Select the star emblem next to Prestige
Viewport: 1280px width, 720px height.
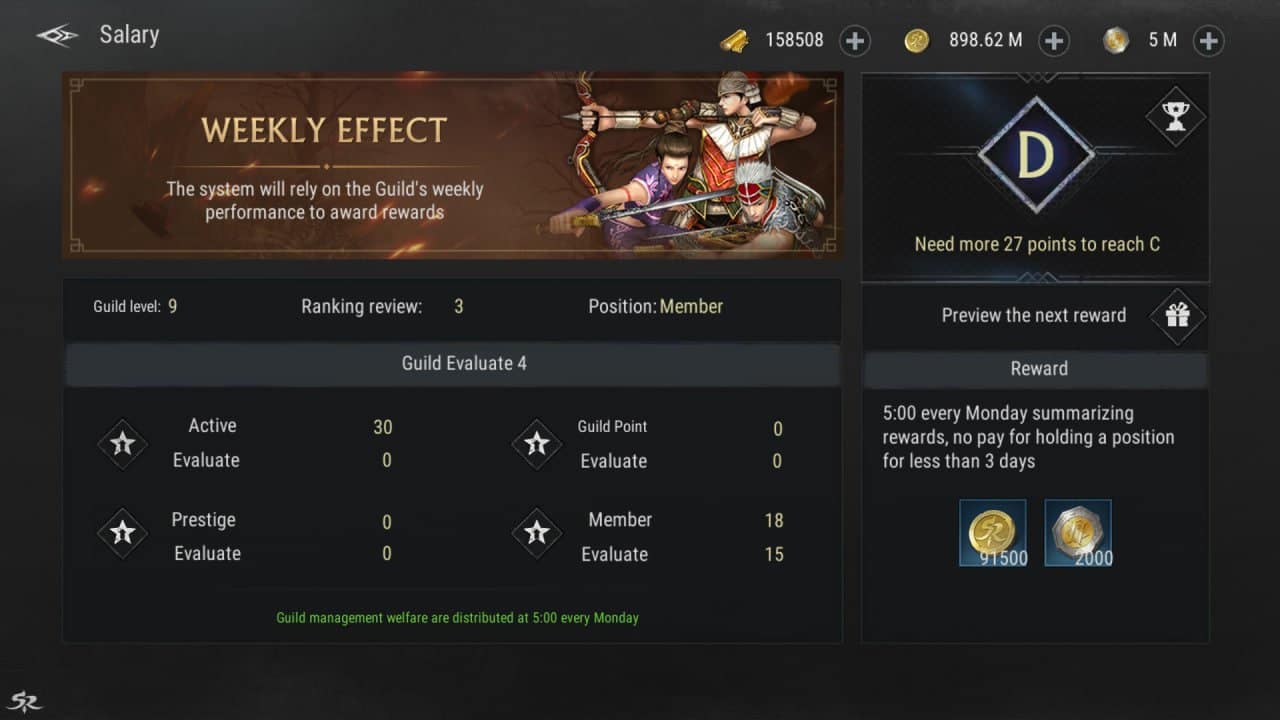pyautogui.click(x=122, y=534)
